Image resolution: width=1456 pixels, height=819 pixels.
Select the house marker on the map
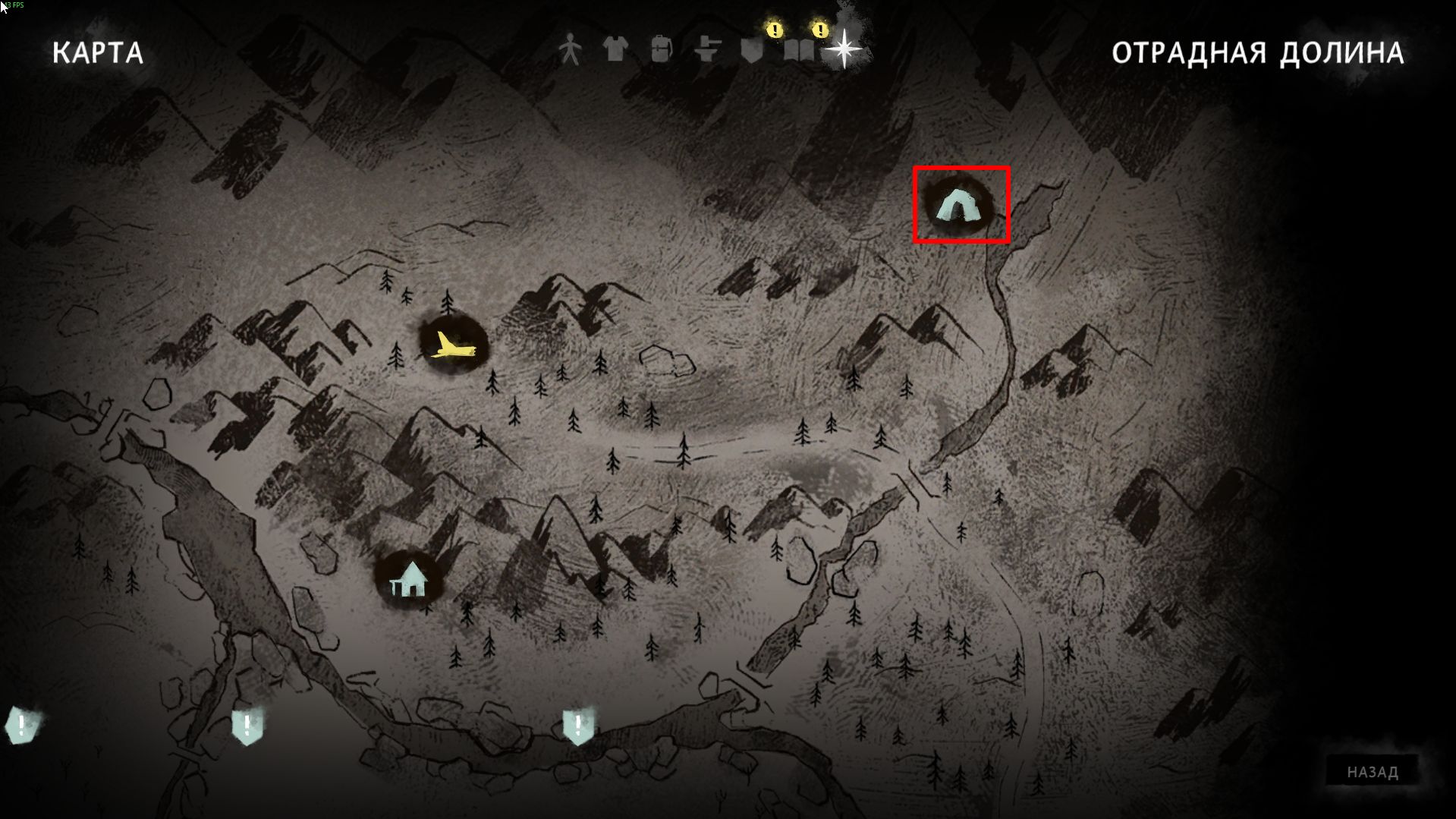tap(410, 580)
